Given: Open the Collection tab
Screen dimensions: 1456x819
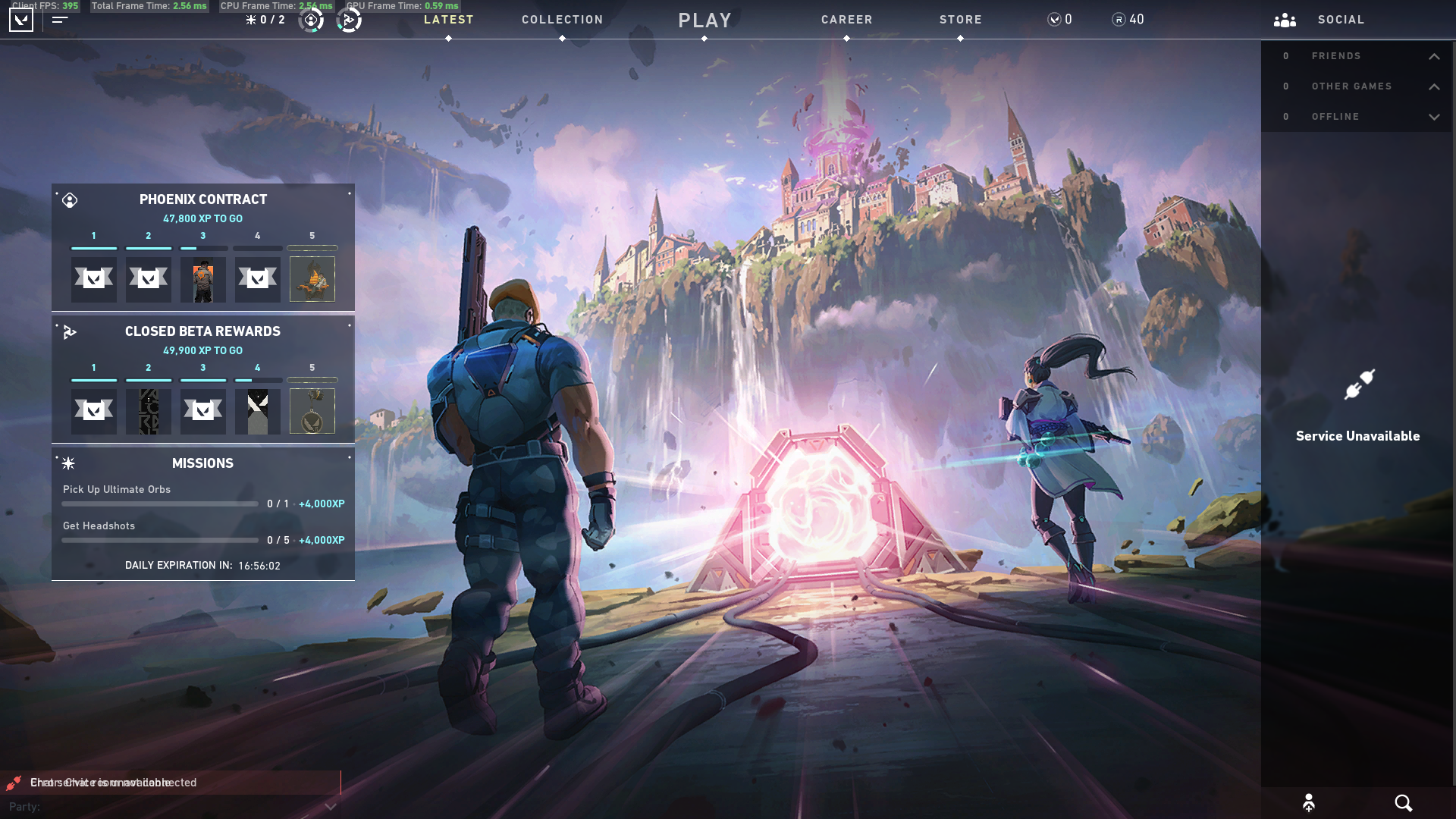Looking at the screenshot, I should [x=562, y=20].
